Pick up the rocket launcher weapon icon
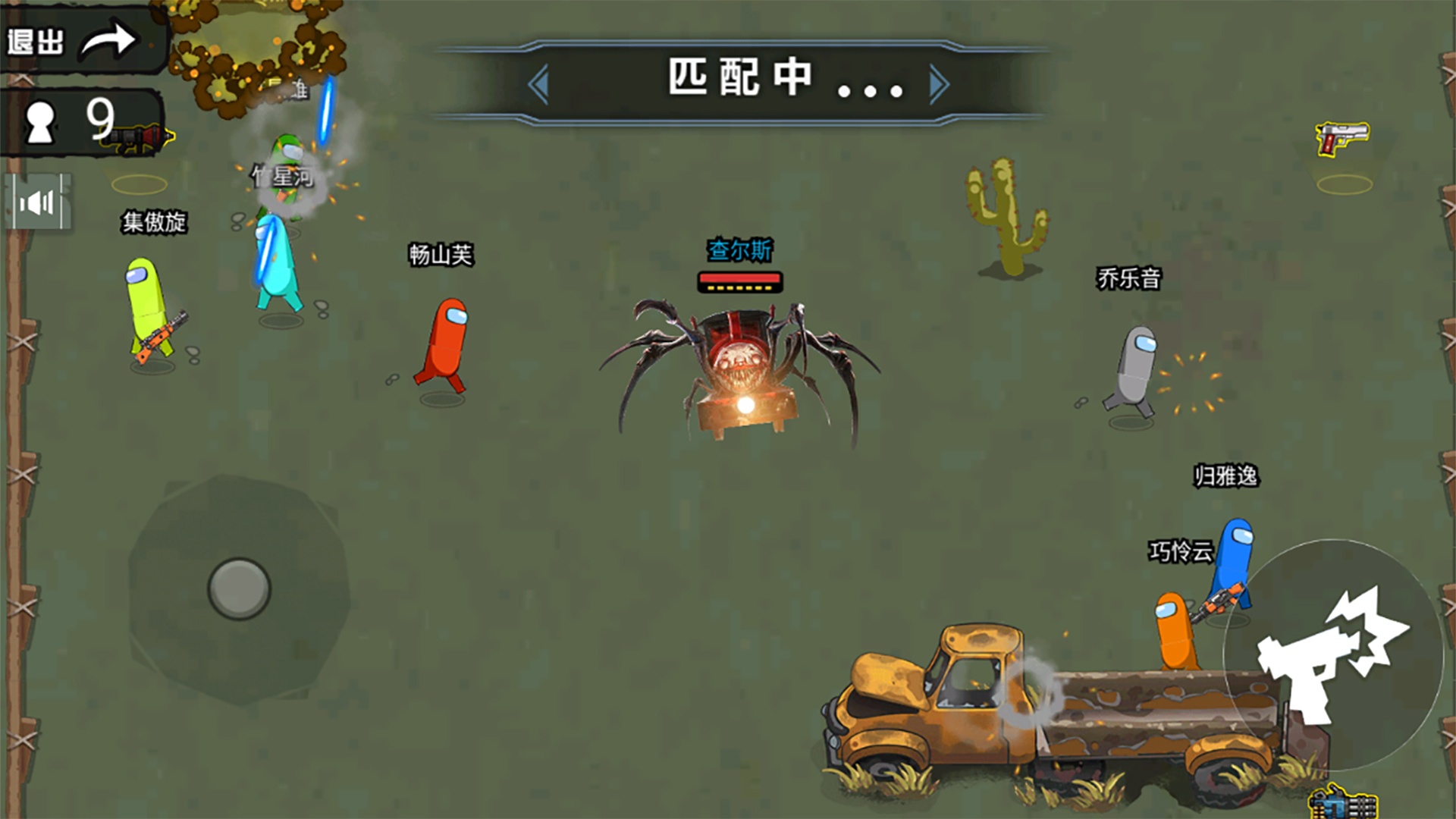 pos(140,136)
